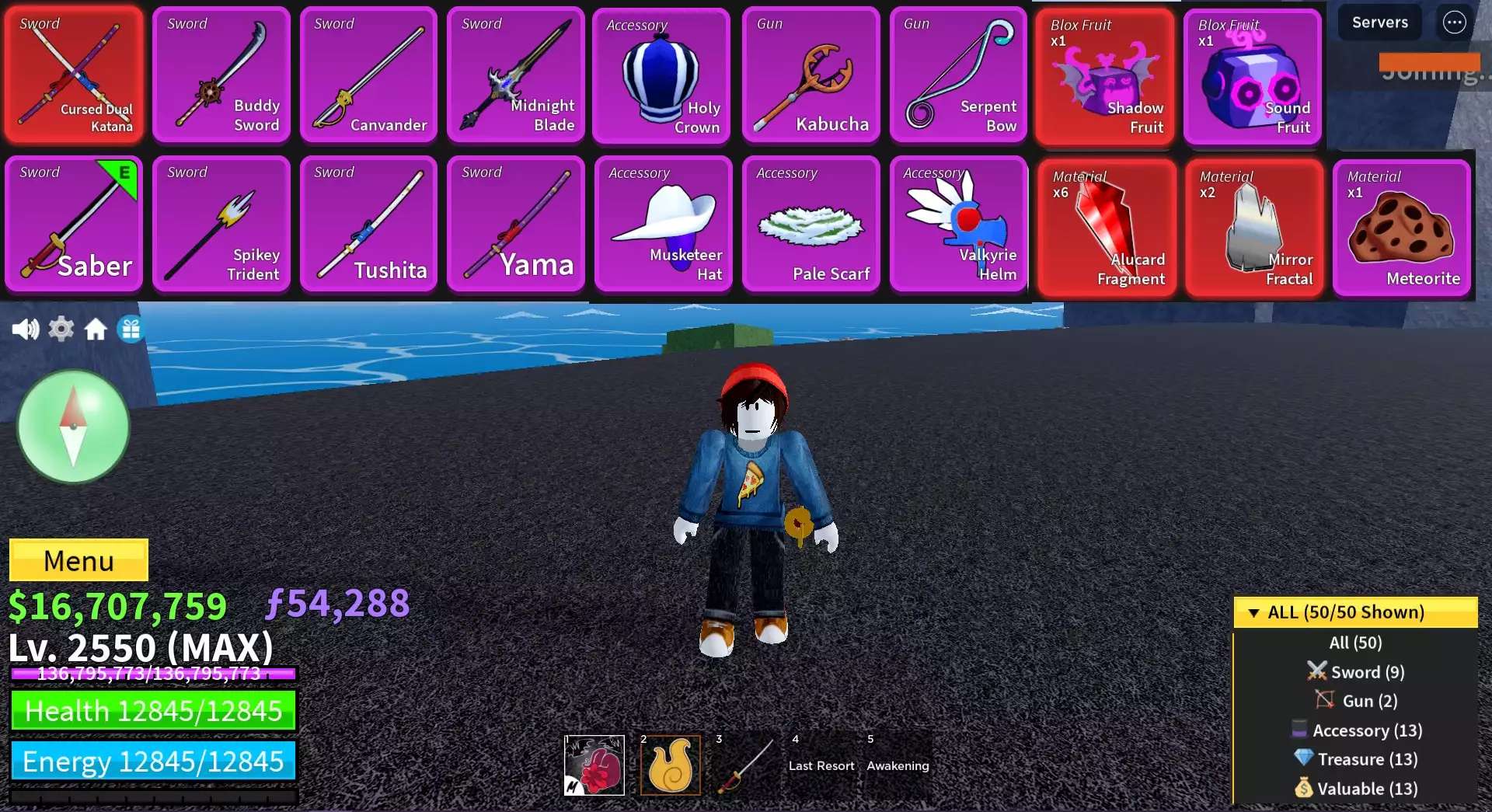The width and height of the screenshot is (1492, 812).
Task: Select the Accessory (13) filter
Action: point(1355,730)
